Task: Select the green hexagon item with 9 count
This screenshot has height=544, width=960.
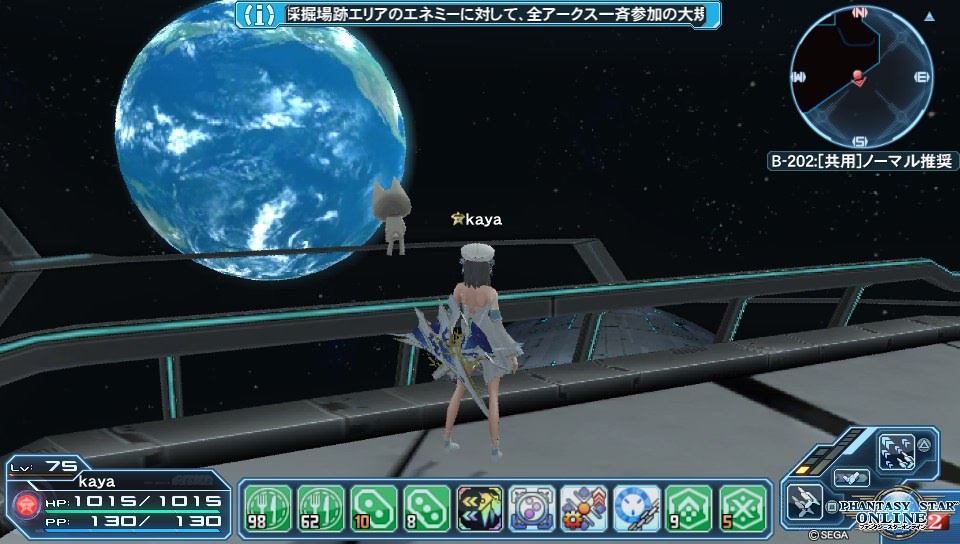Action: point(690,509)
